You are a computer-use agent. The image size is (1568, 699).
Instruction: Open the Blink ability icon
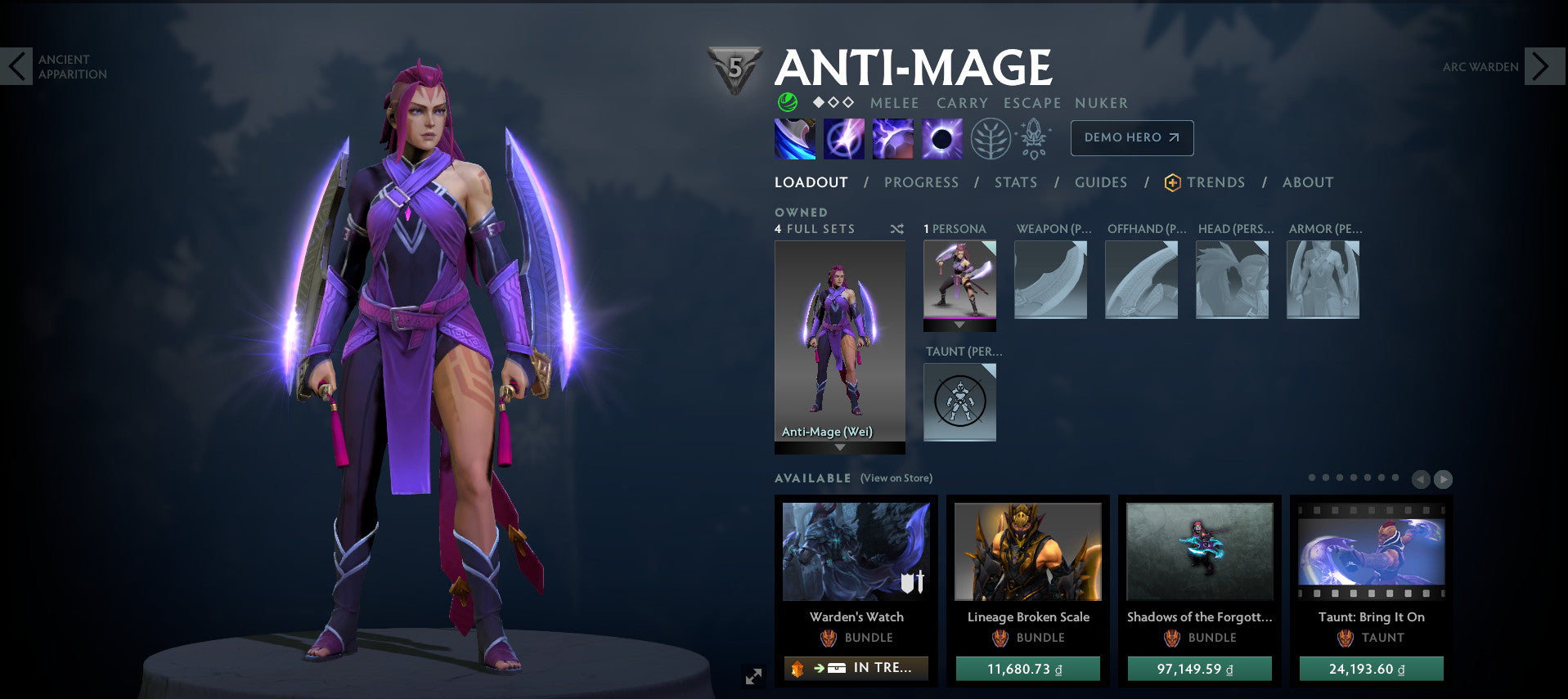pos(843,137)
